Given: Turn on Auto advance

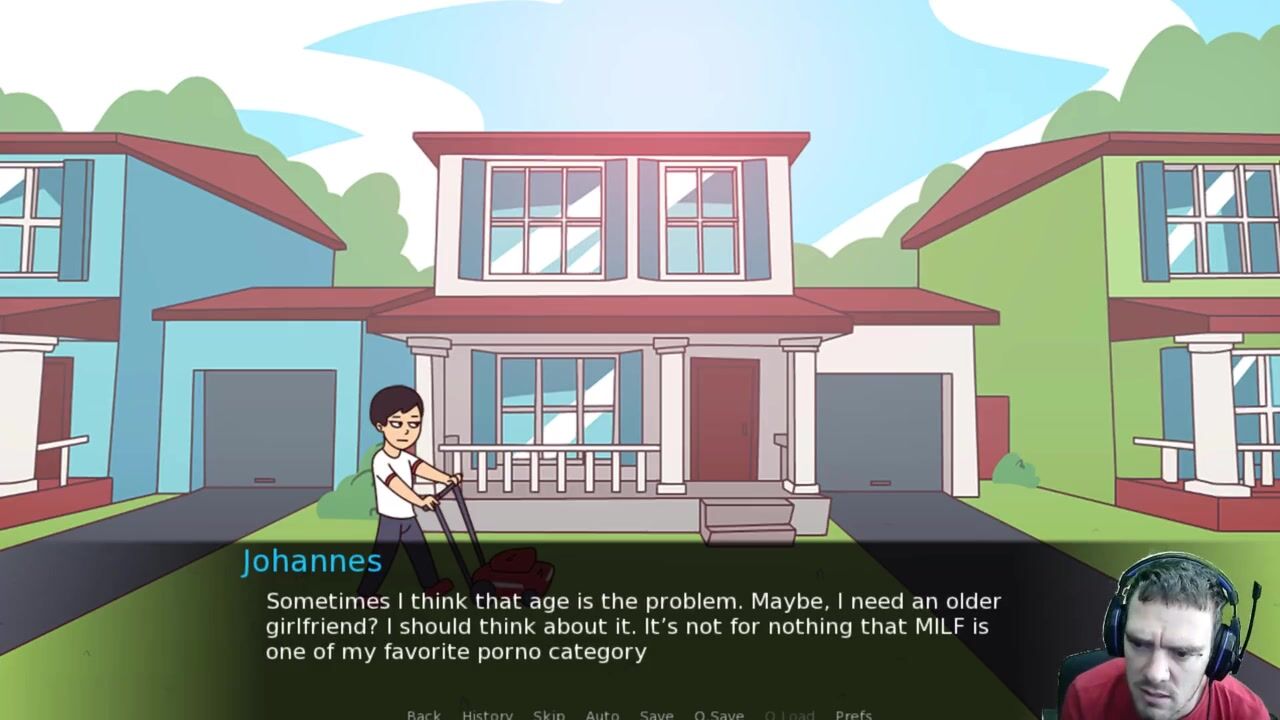Looking at the screenshot, I should tap(602, 714).
